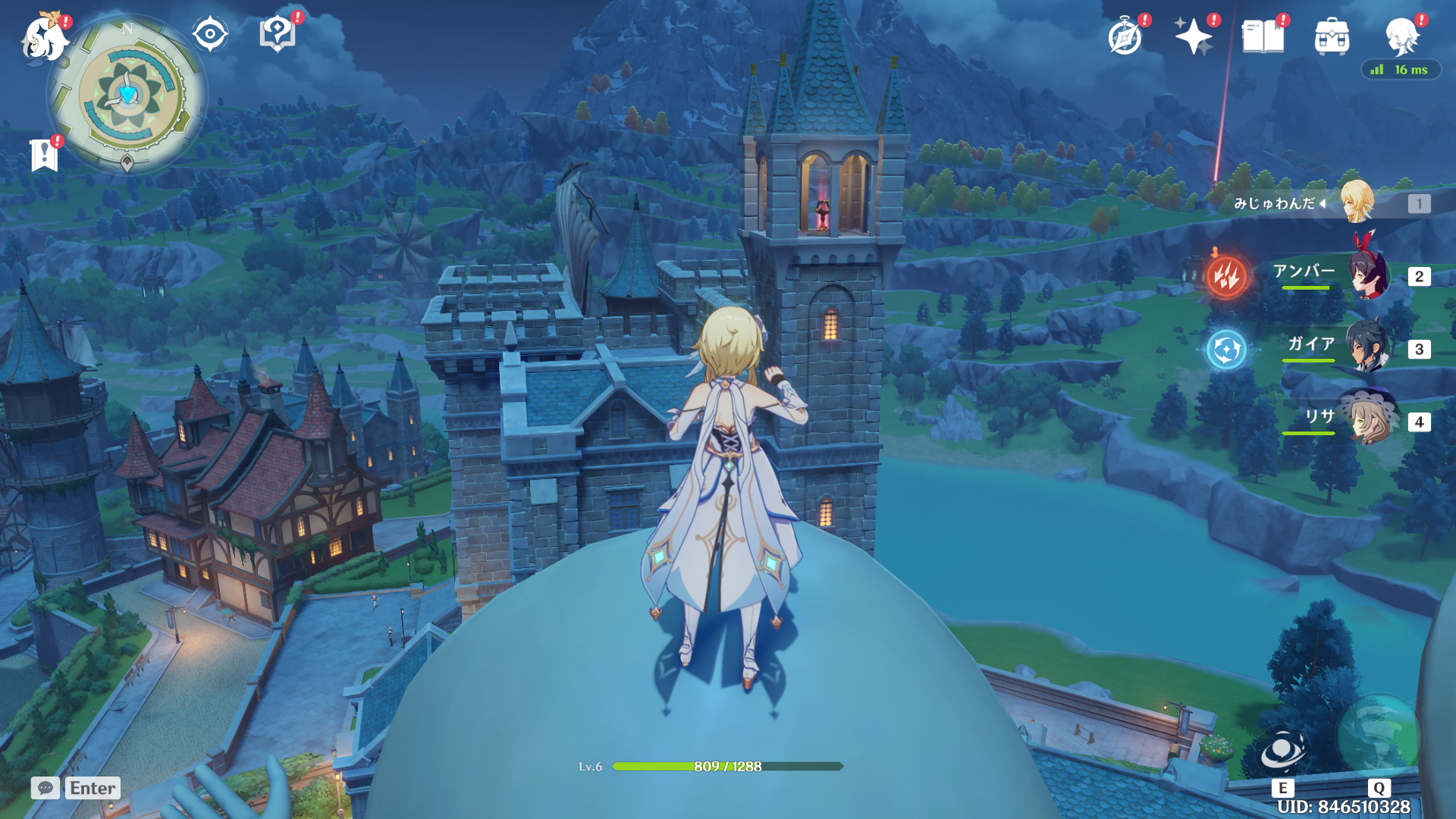
Task: Click ガイア's blue Cryo burst icon
Action: tap(1226, 350)
